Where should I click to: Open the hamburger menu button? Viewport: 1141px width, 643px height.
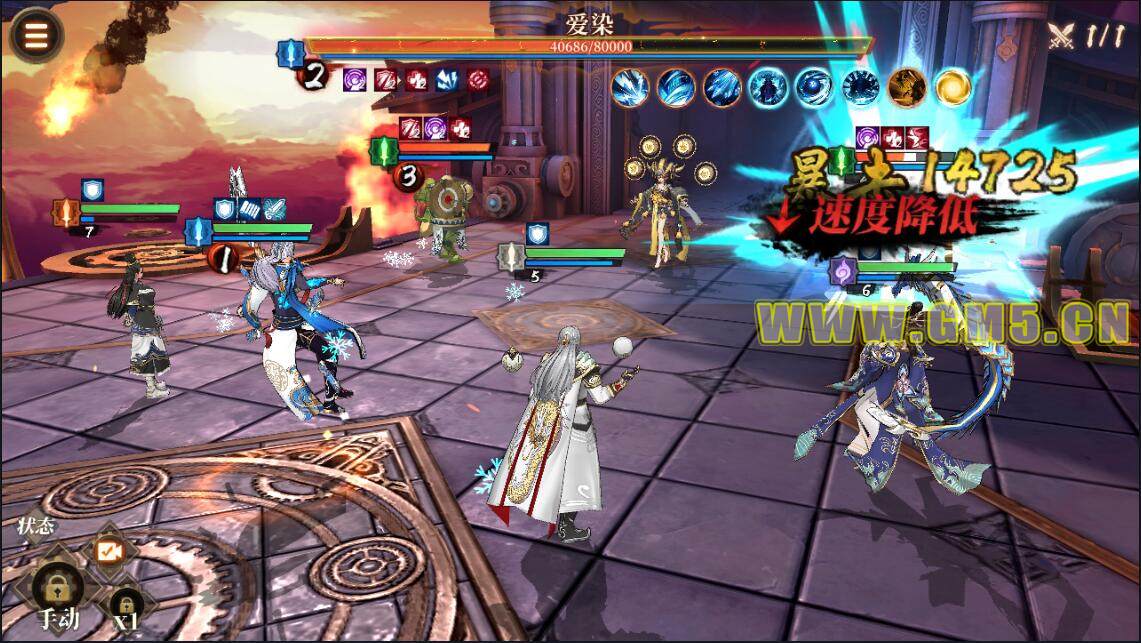pyautogui.click(x=36, y=35)
